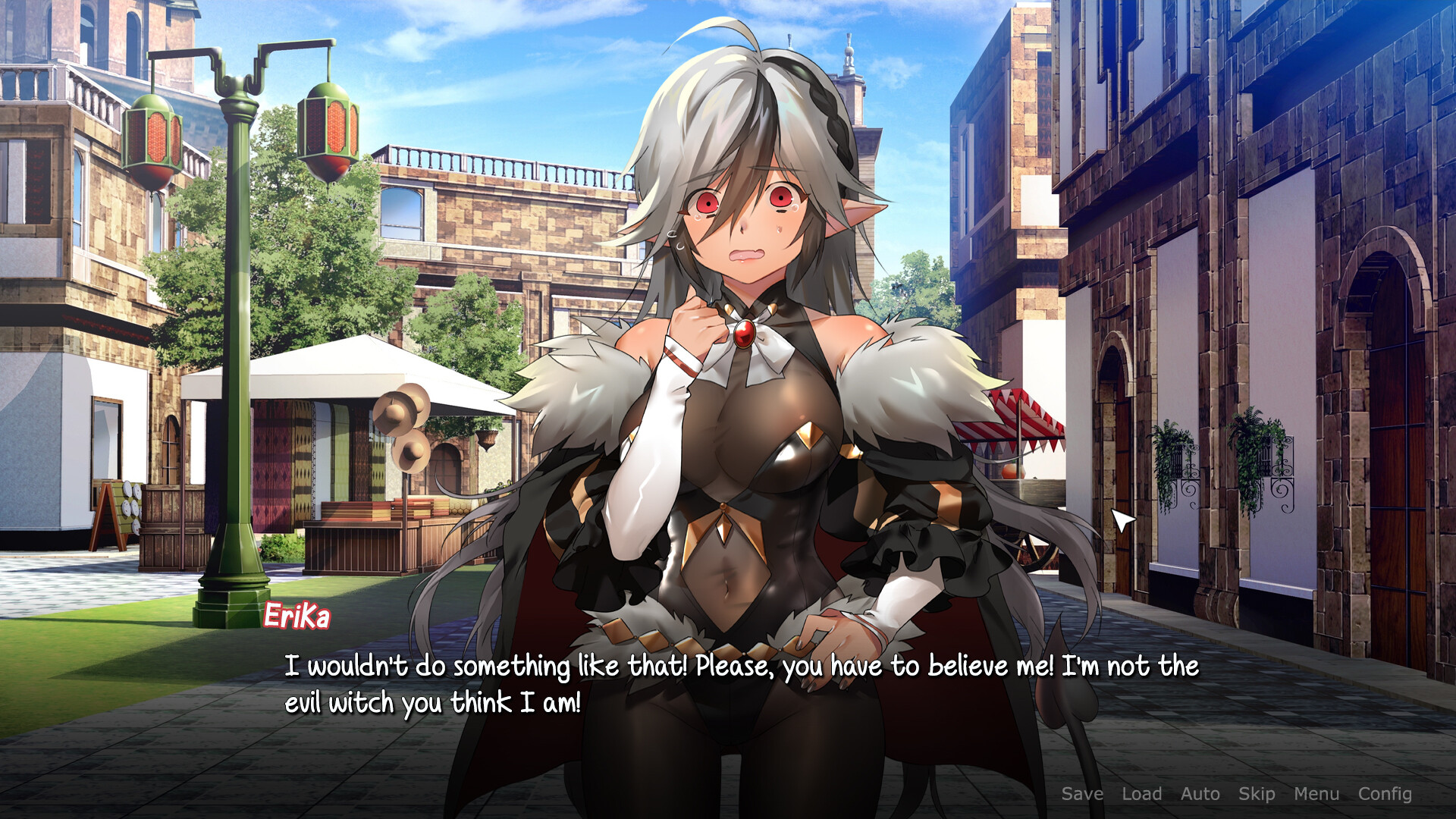This screenshot has height=819, width=1456.
Task: Toggle Auto dialogue advance
Action: tap(1200, 794)
